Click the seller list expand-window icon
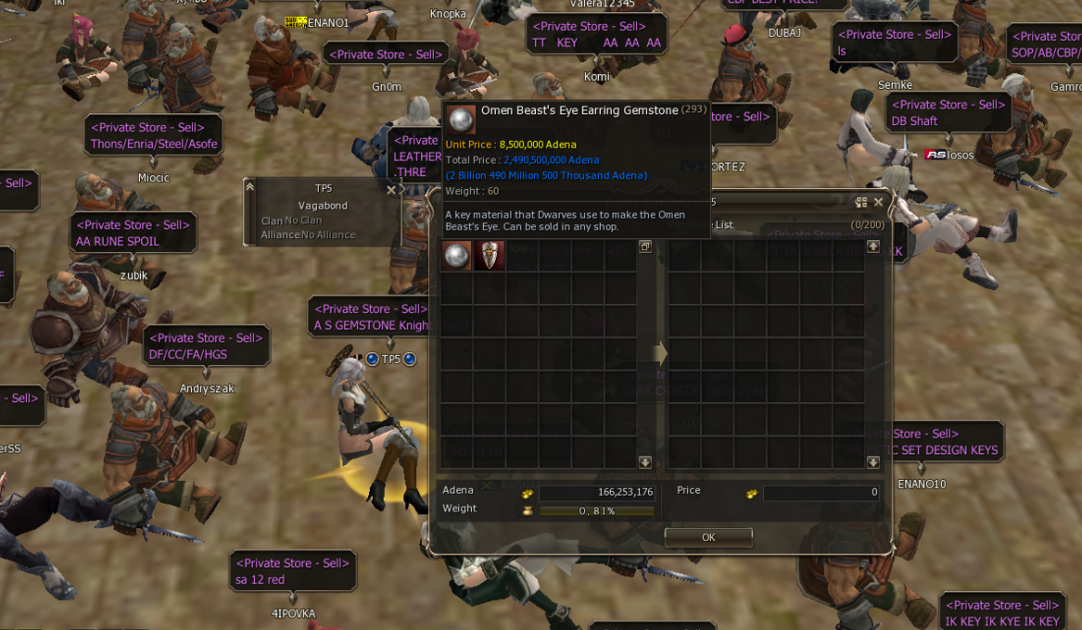Screen dimensions: 1082x630 pyautogui.click(x=645, y=246)
